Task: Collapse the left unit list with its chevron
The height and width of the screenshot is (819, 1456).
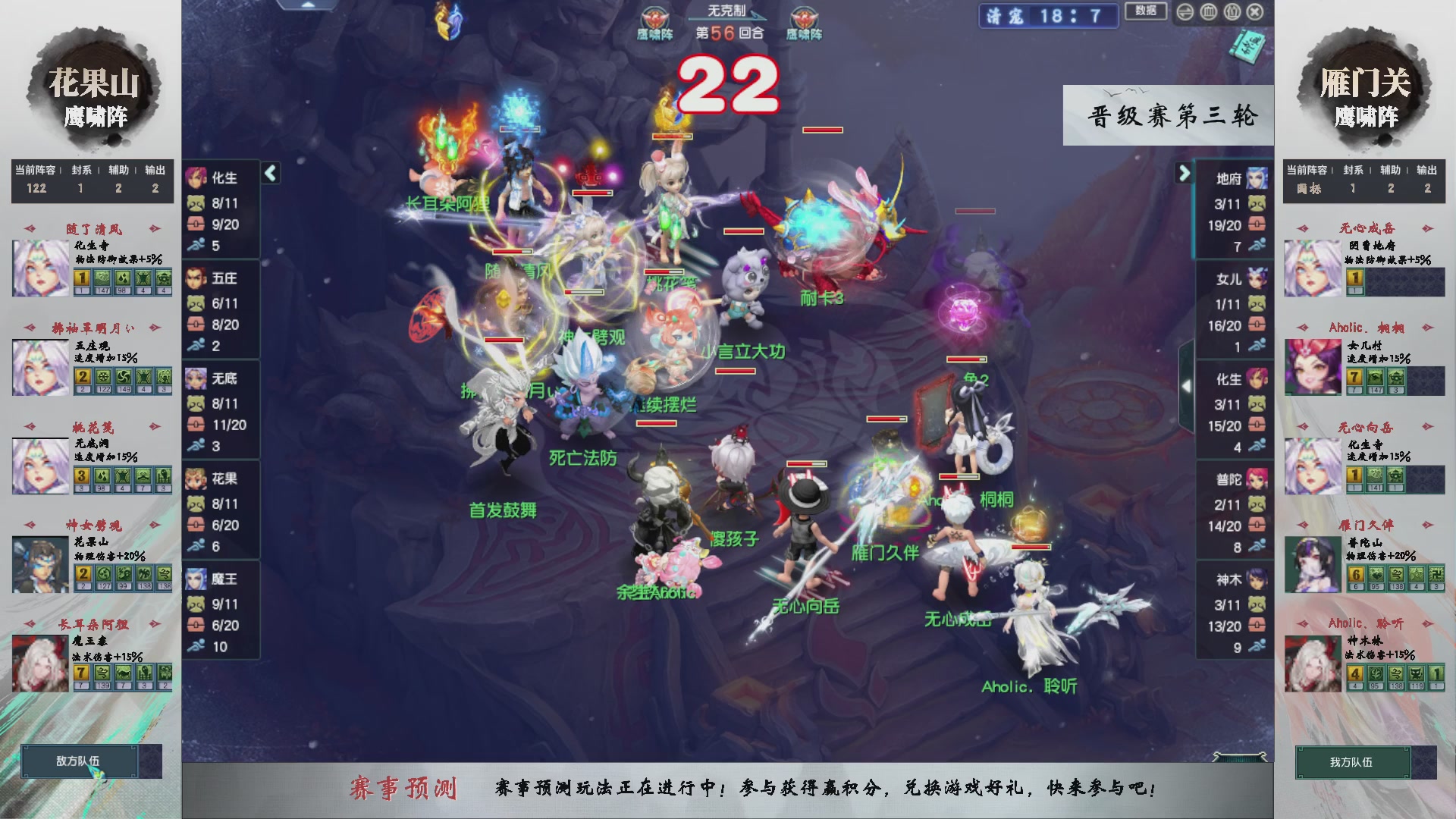Action: coord(270,173)
